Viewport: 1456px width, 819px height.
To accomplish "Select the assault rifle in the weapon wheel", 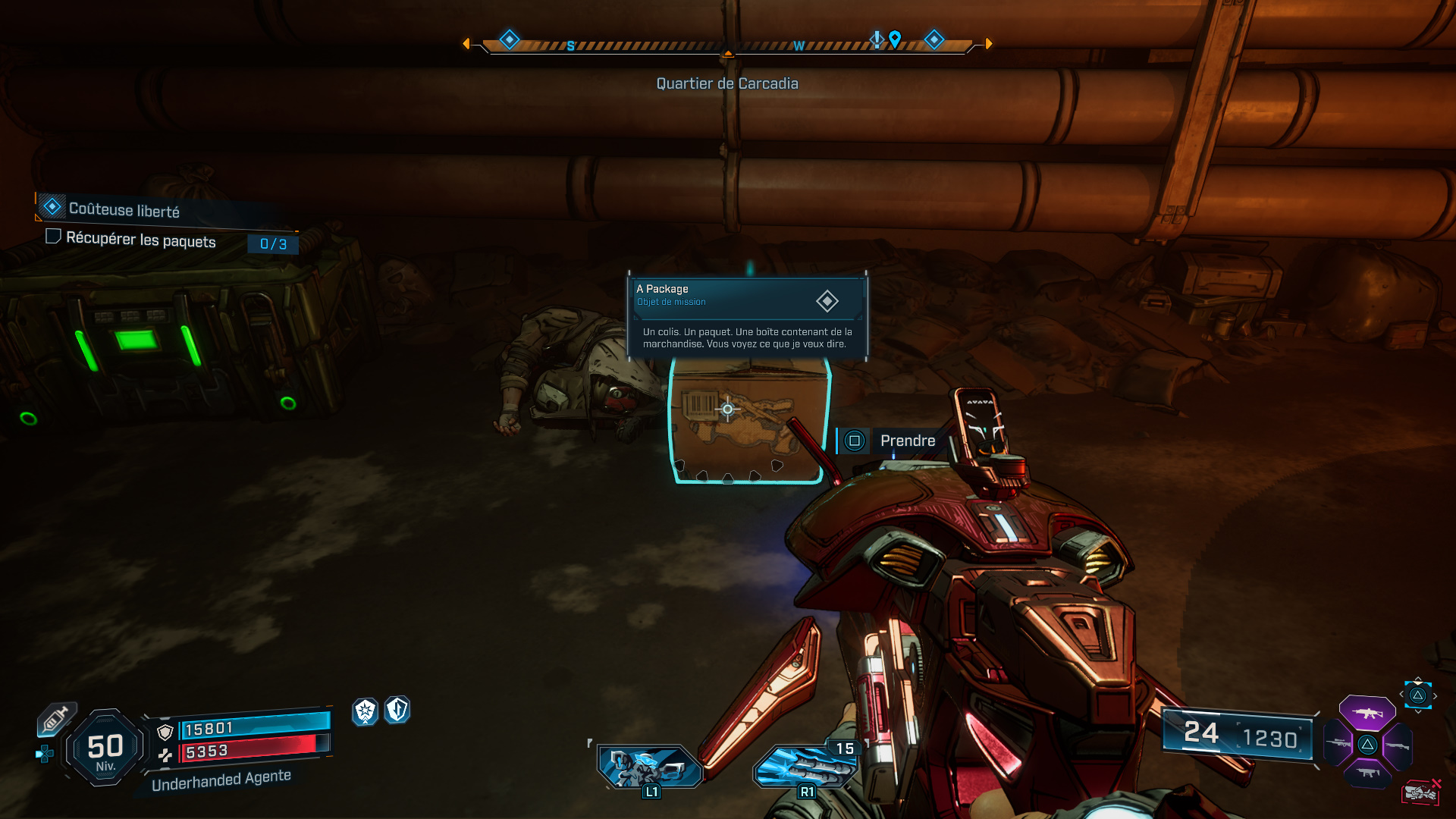I will tap(1367, 712).
